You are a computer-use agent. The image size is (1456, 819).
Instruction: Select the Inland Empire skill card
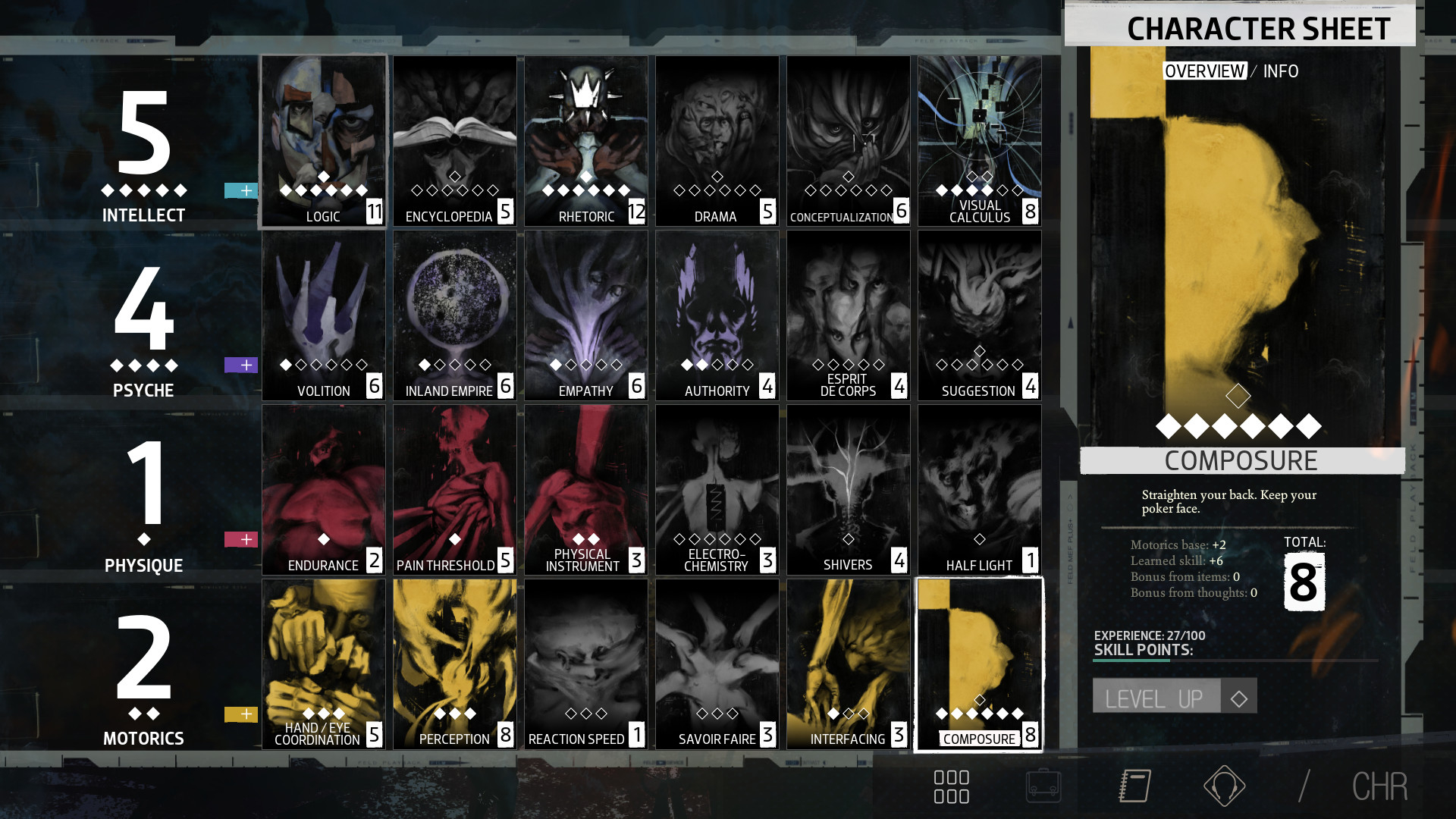click(x=455, y=315)
